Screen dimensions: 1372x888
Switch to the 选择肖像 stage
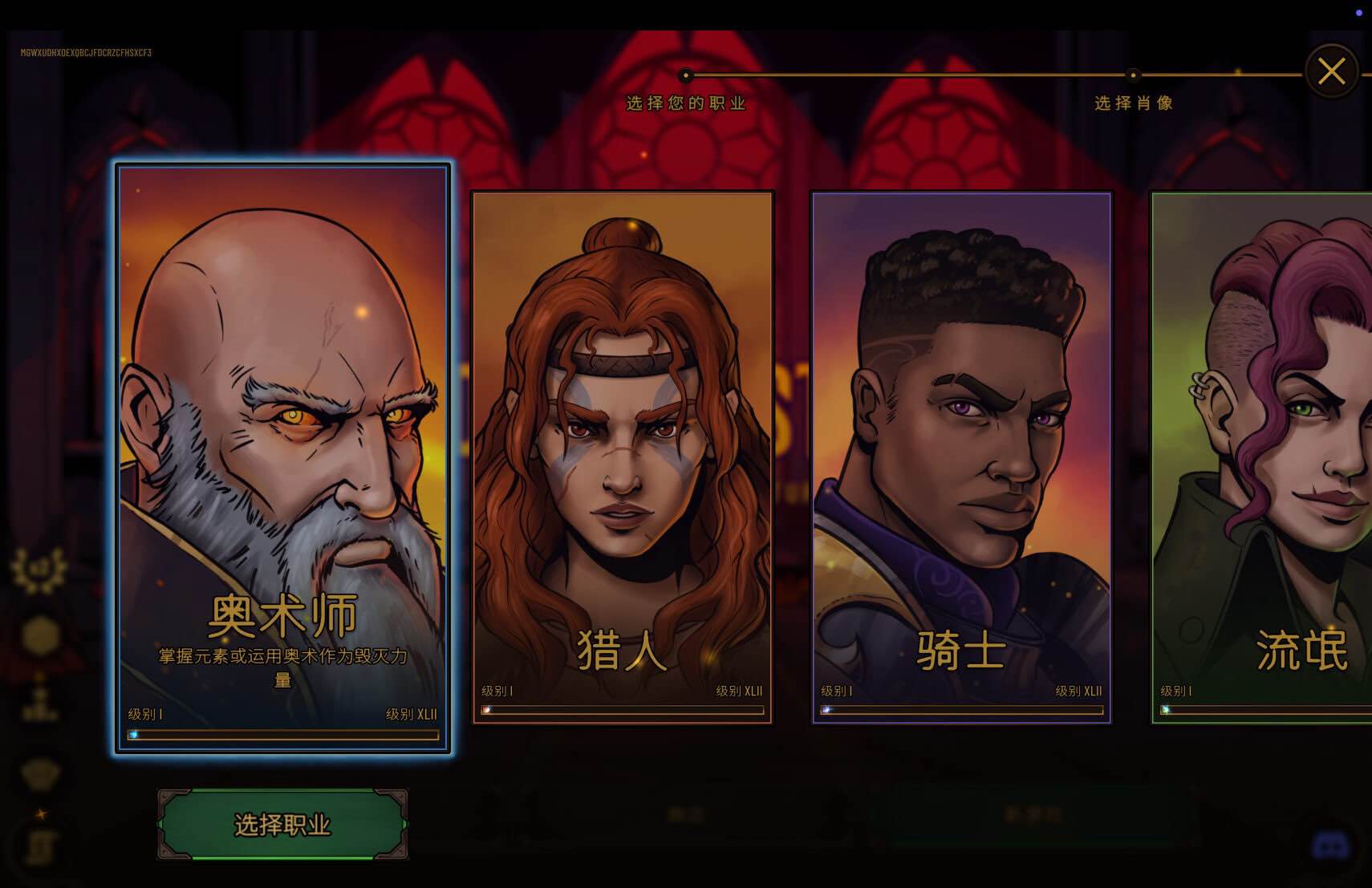pos(1134,103)
